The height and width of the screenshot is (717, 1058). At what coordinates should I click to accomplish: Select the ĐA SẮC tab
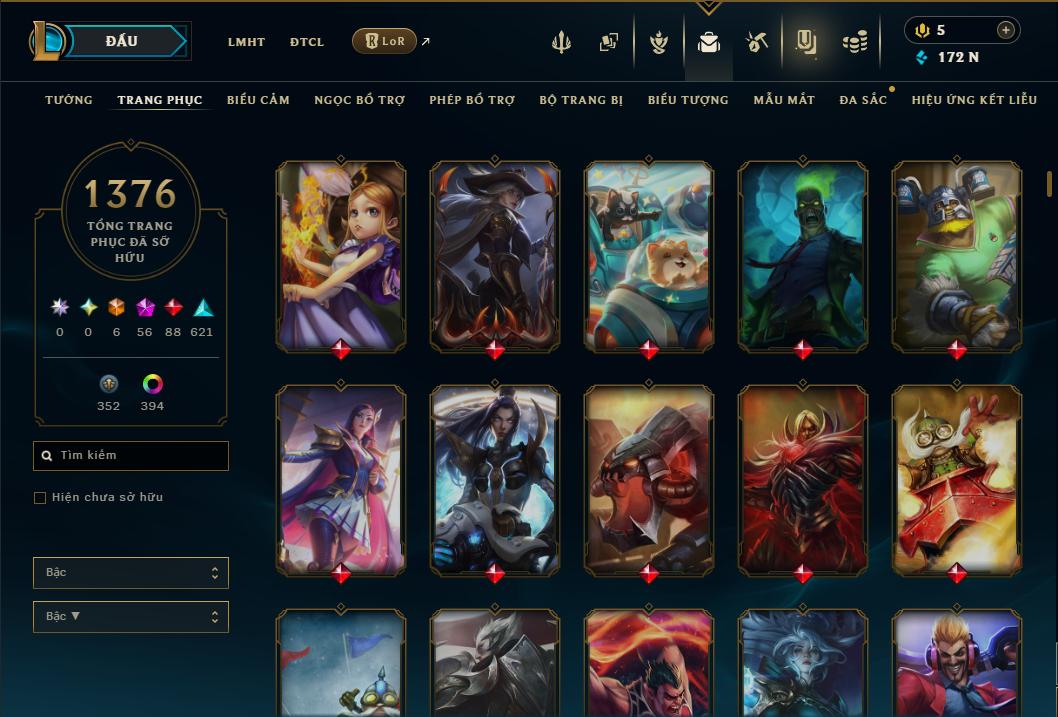click(x=863, y=100)
